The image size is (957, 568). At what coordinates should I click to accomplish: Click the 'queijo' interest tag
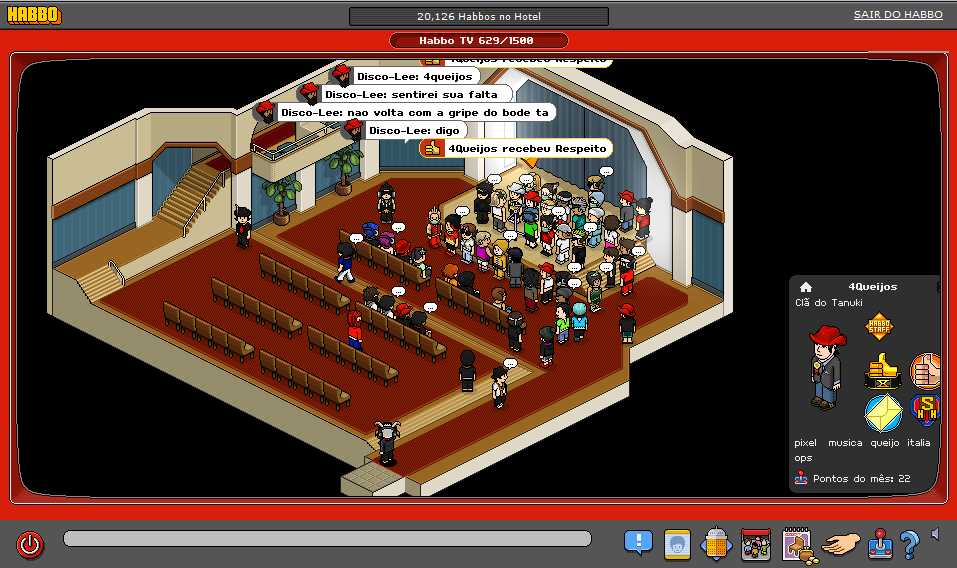point(886,442)
